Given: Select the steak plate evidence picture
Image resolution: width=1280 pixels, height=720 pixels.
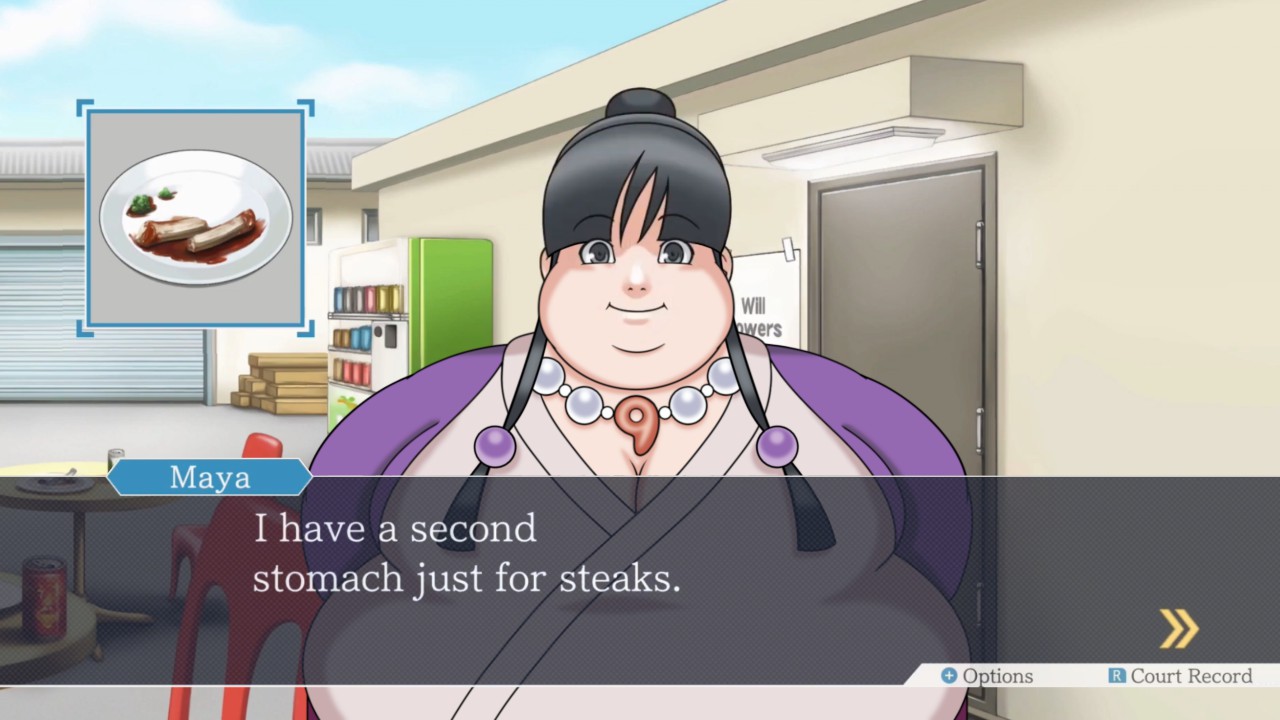Looking at the screenshot, I should [x=196, y=218].
